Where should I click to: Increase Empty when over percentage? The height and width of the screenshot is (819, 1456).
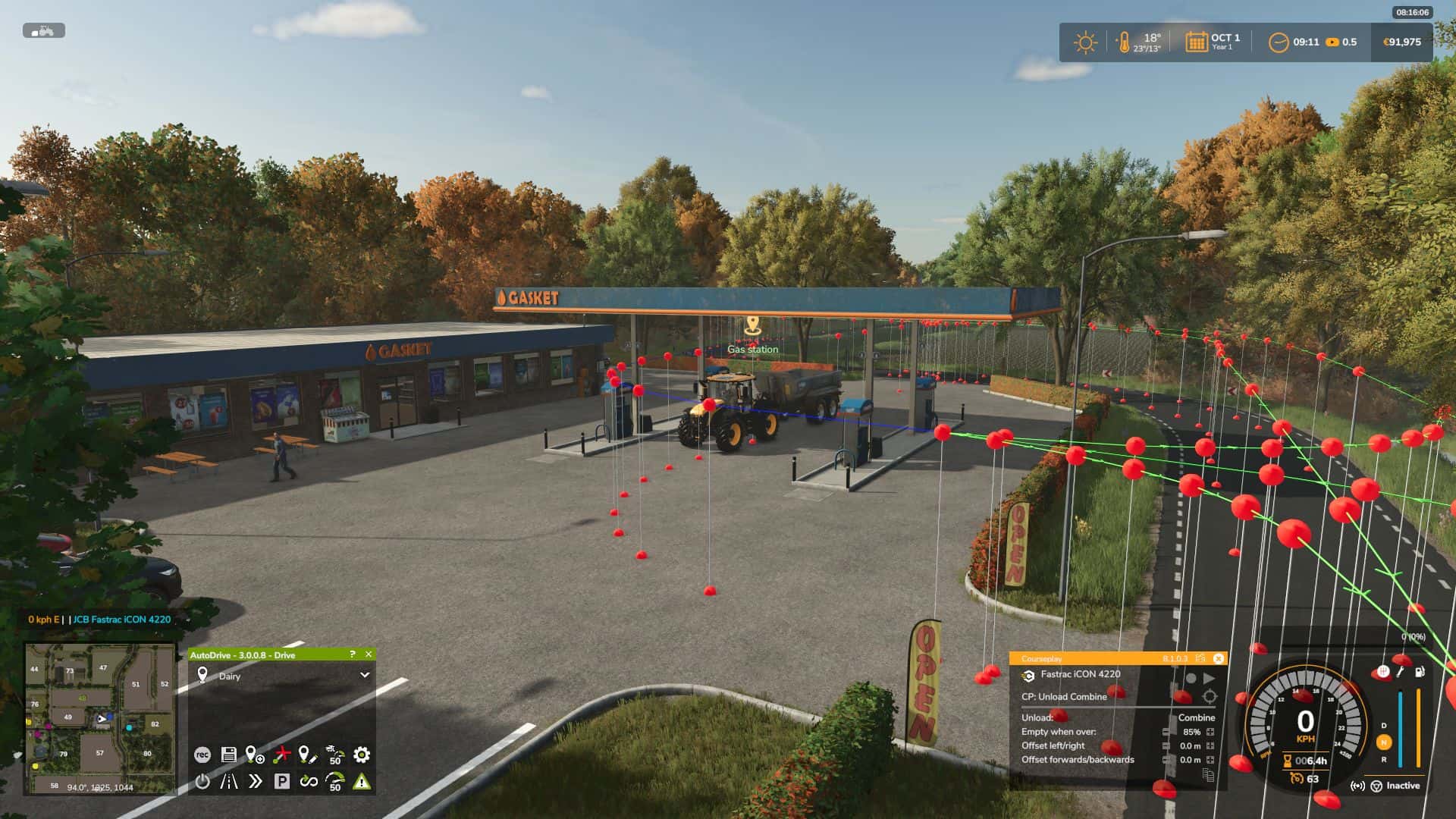coord(1210,732)
